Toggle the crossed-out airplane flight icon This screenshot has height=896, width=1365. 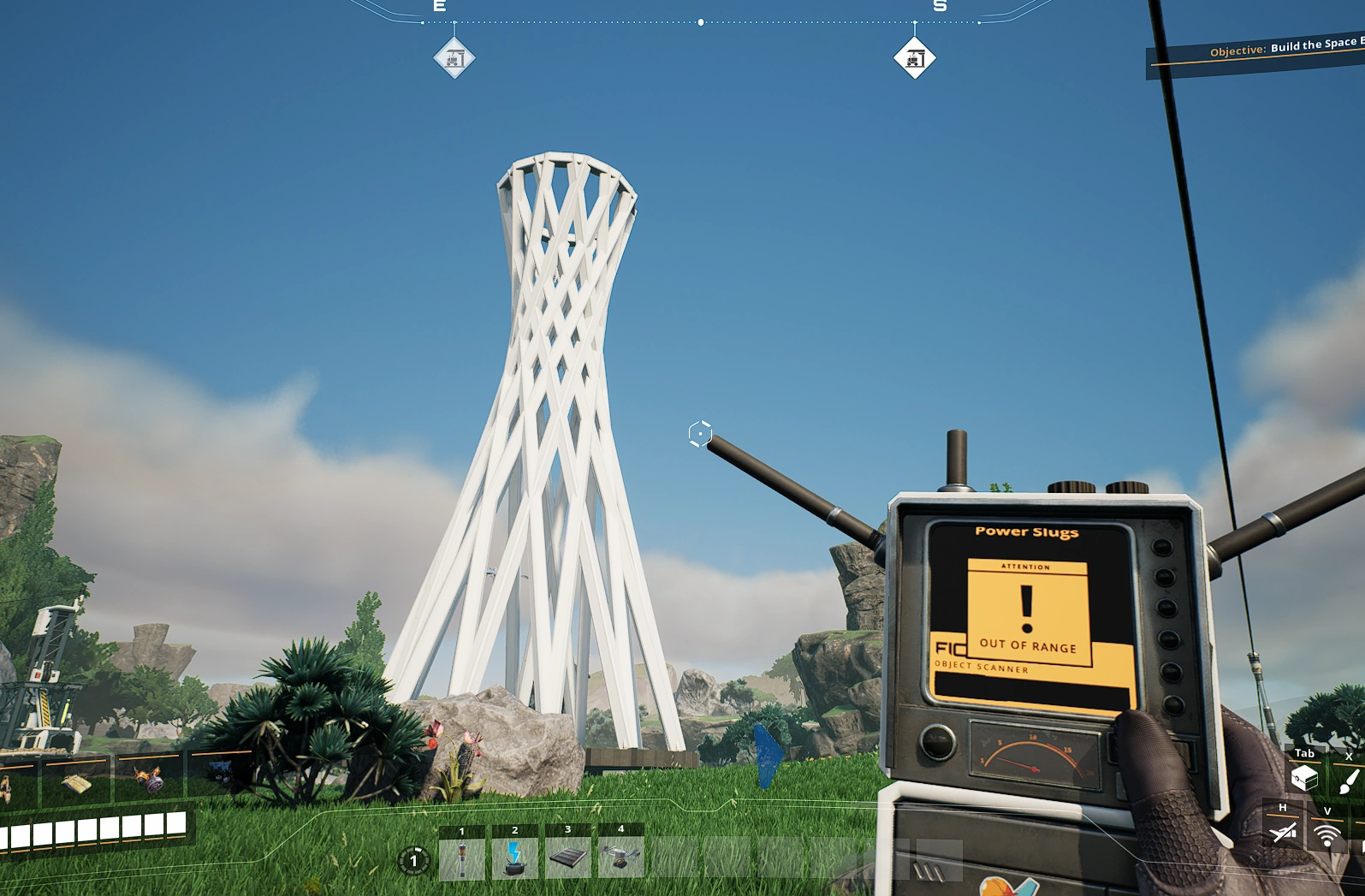click(x=1282, y=832)
